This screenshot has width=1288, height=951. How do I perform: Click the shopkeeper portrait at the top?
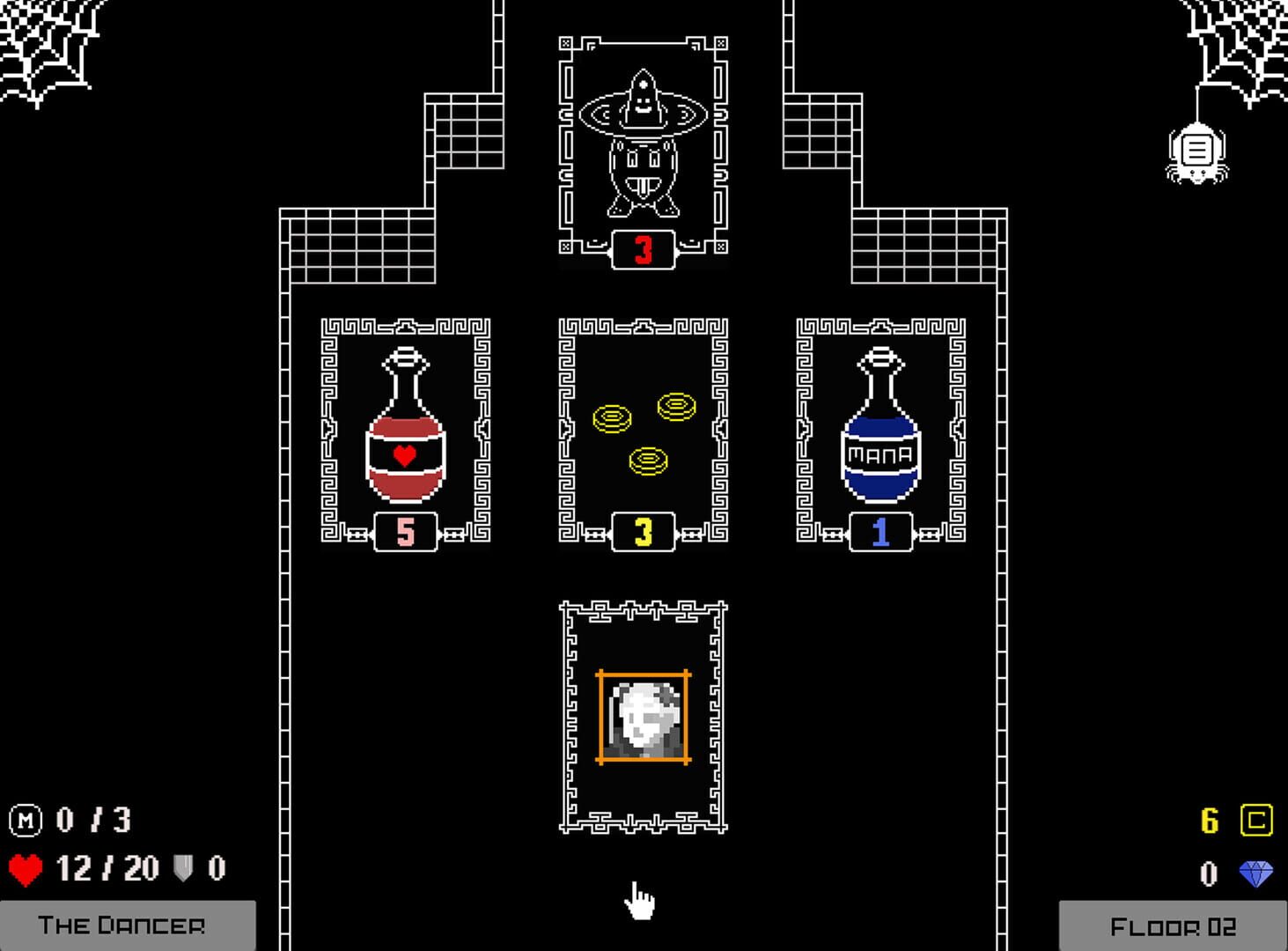point(642,141)
